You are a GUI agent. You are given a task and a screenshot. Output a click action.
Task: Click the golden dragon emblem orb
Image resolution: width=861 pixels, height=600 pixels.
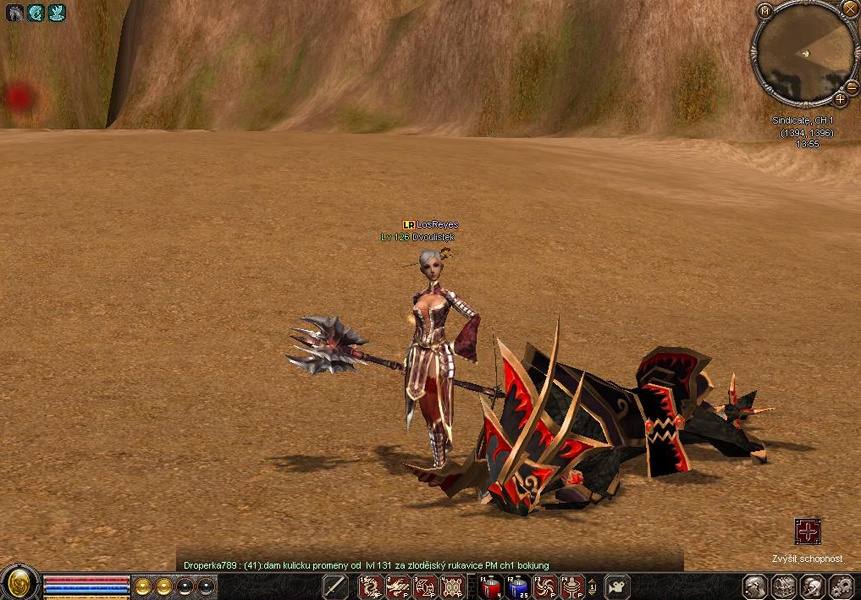tap(17, 583)
